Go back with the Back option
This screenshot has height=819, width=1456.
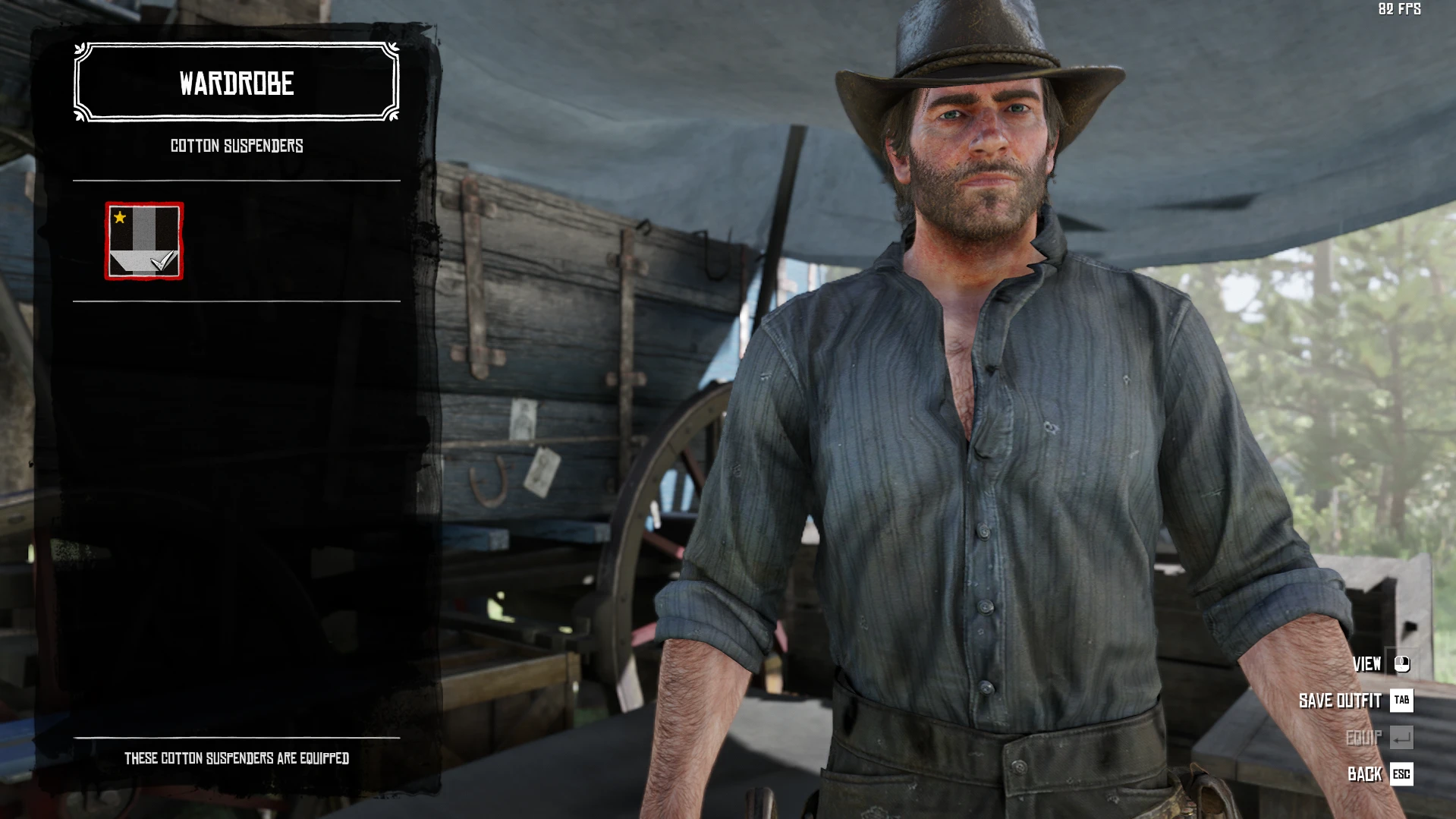pyautogui.click(x=1365, y=774)
